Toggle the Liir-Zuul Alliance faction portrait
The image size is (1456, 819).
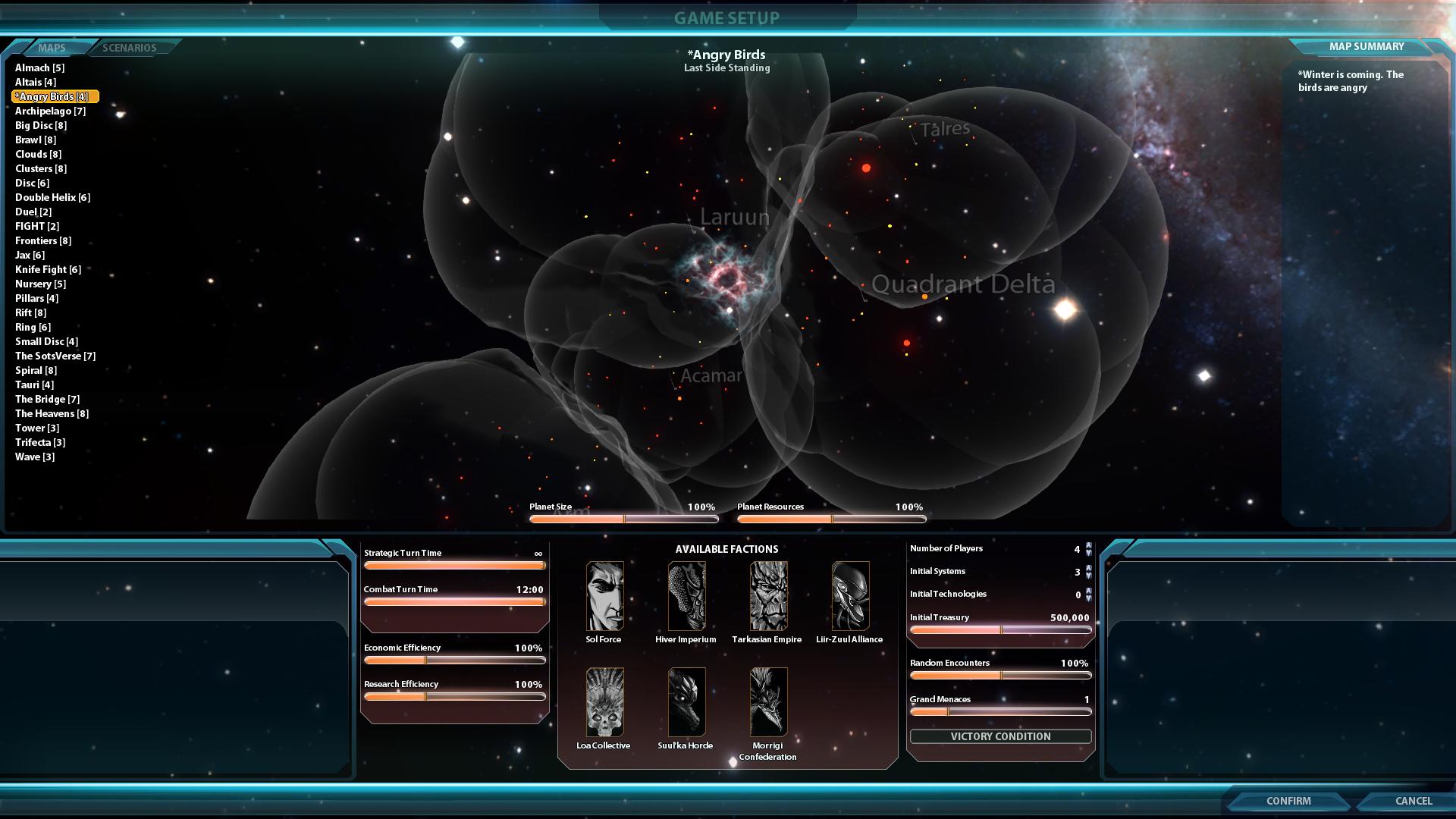coord(850,596)
